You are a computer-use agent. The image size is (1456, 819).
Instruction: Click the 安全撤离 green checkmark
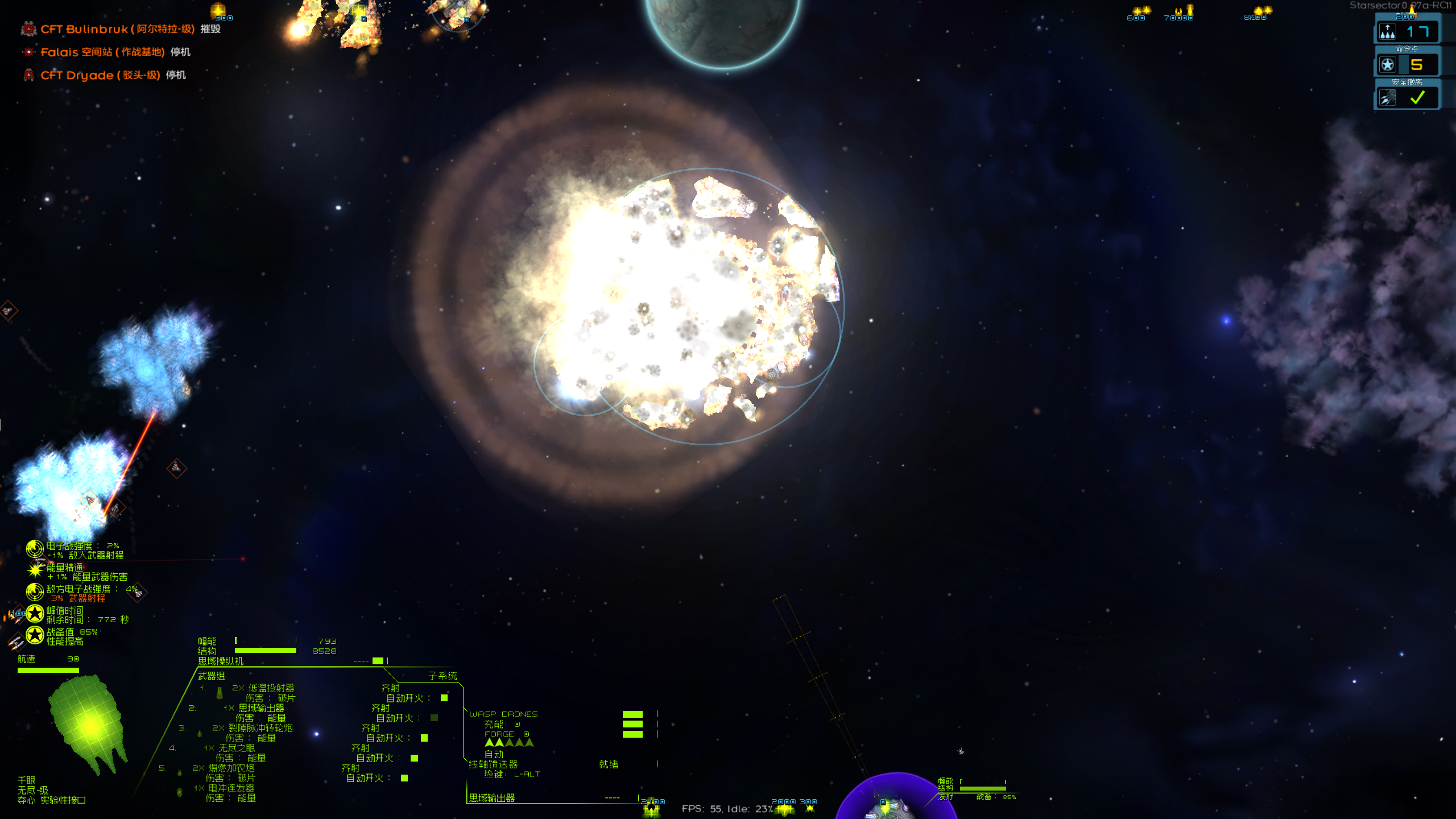tap(1417, 98)
